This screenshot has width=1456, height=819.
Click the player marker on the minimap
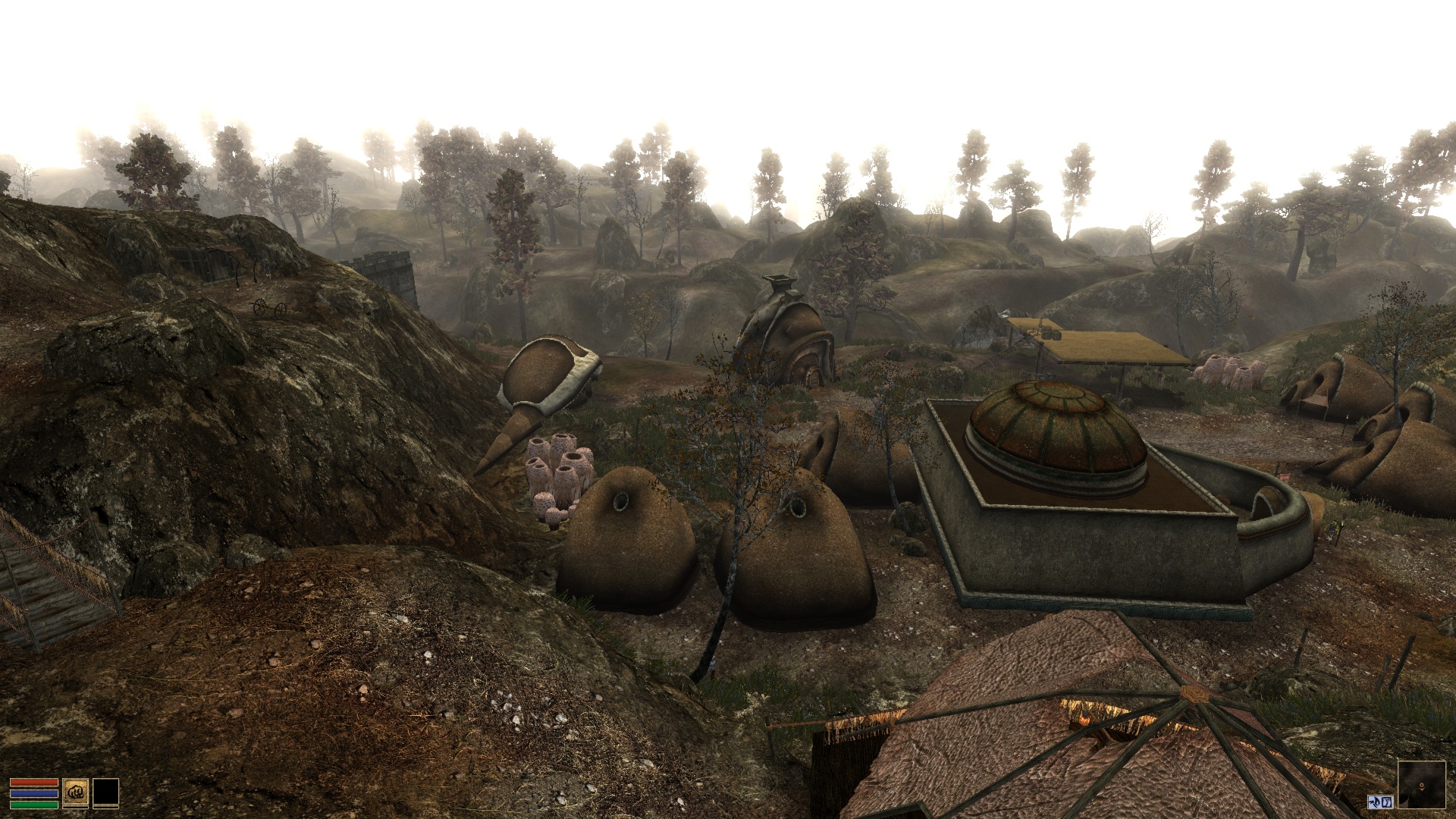point(1422,786)
